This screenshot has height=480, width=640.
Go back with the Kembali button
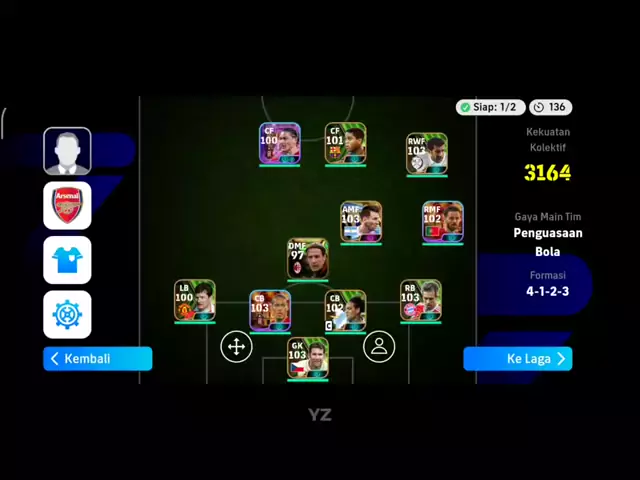coord(97,359)
